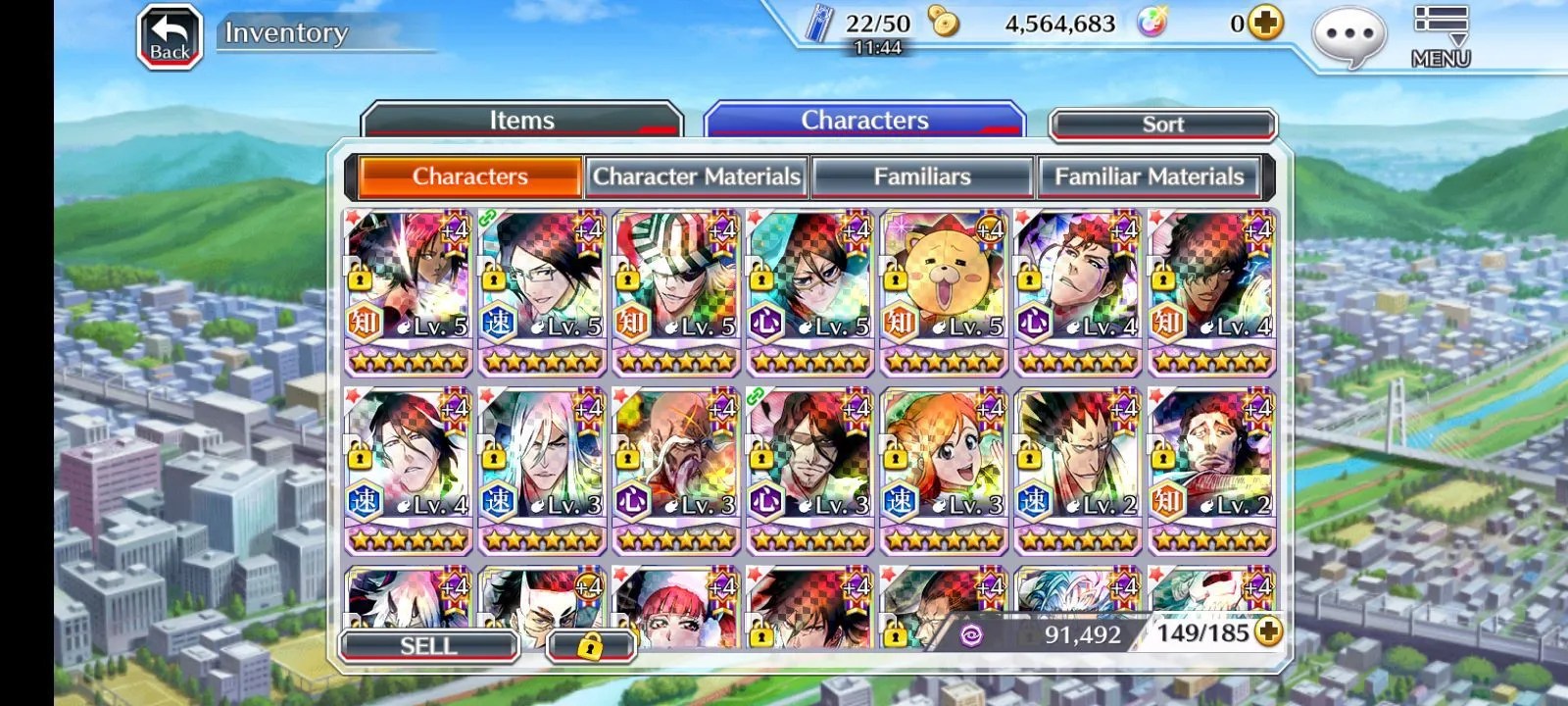Image resolution: width=1568 pixels, height=706 pixels.
Task: Select the top Characters tab
Action: (864, 121)
